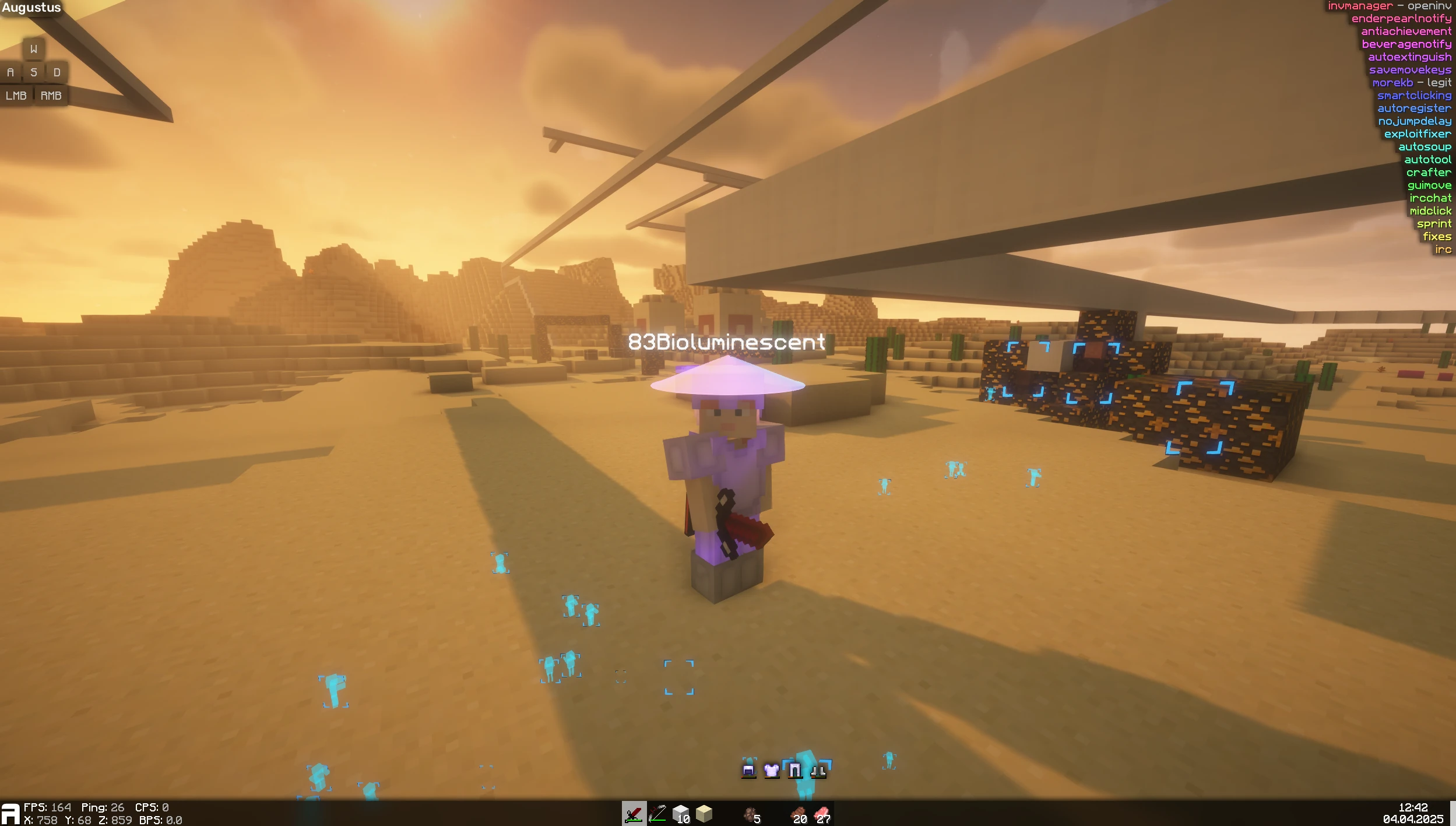Screen dimensions: 1456x826
Task: Click the helmet icon in the armor HUD
Action: pos(748,769)
